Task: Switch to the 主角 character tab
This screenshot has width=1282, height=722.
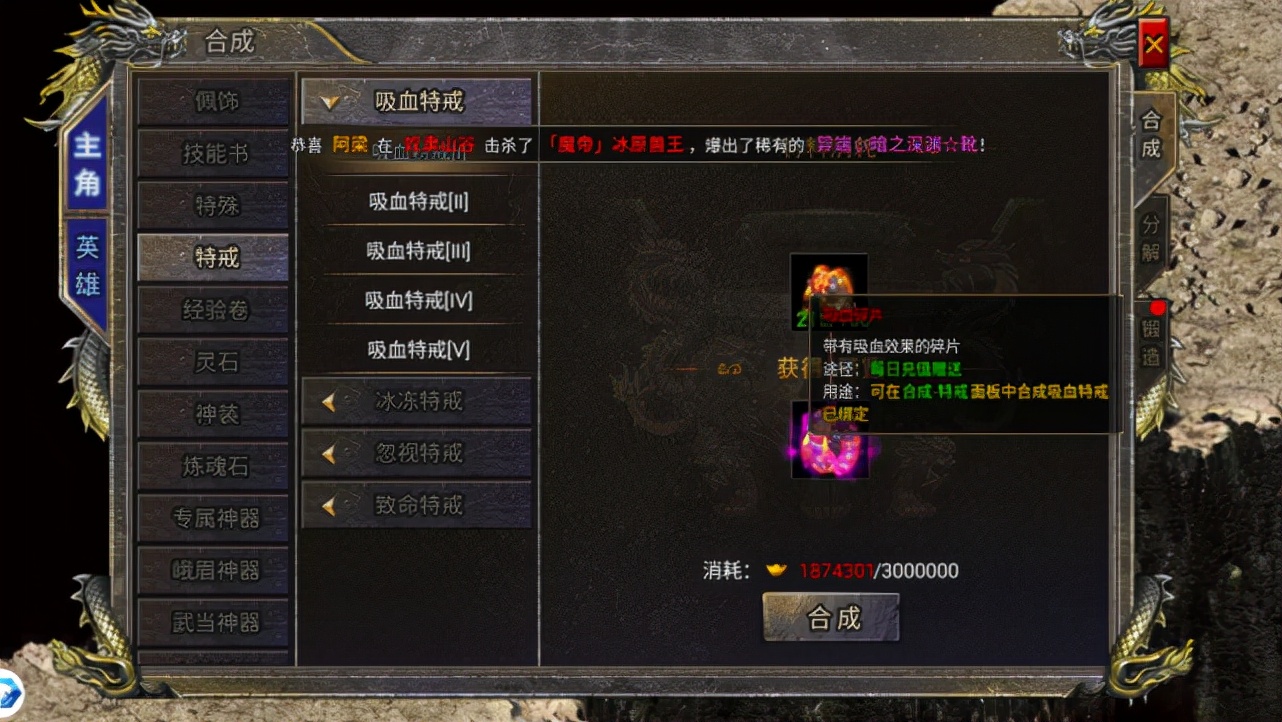Action: click(87, 161)
